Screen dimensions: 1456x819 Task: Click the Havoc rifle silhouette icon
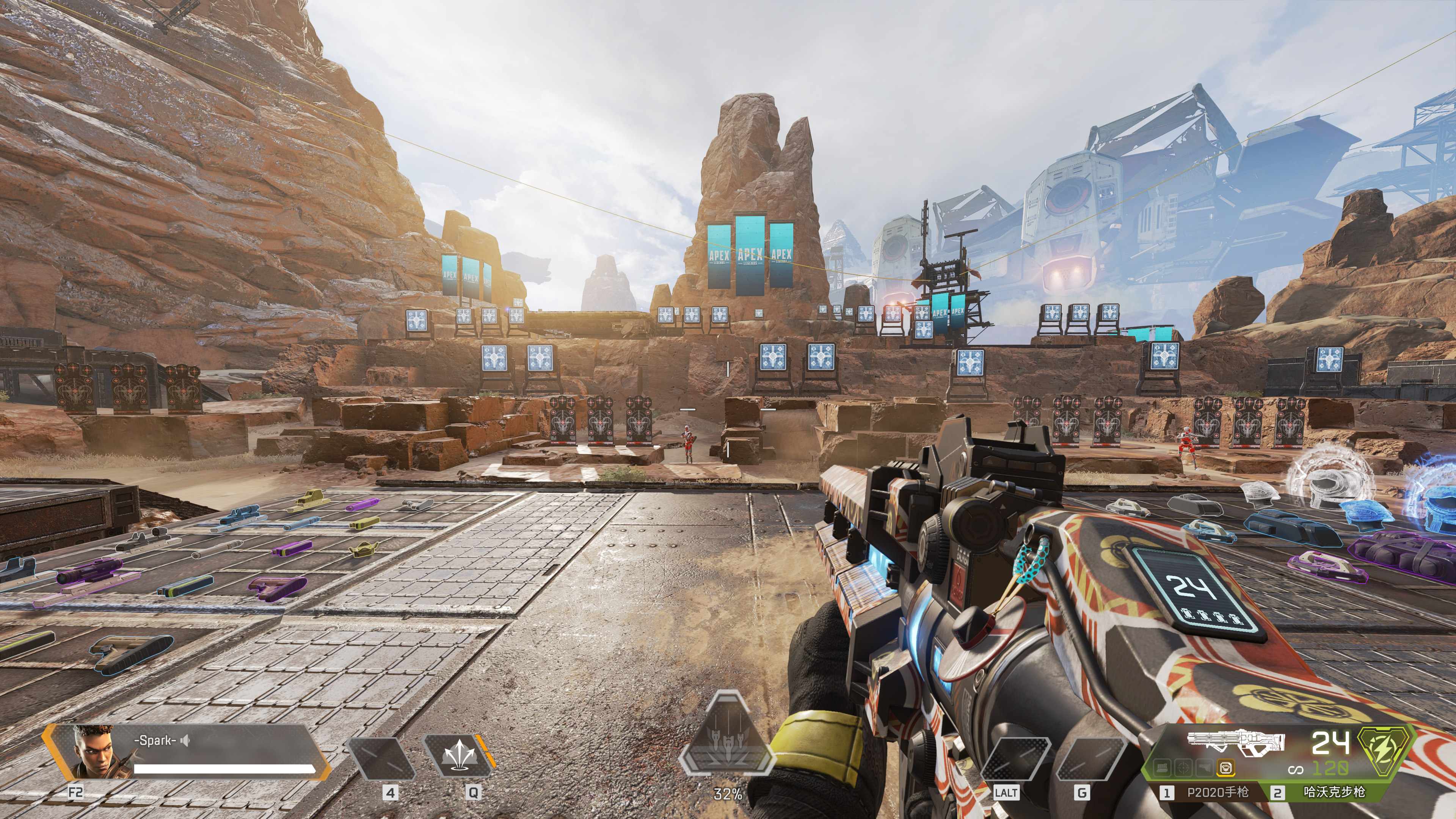coord(1236,743)
